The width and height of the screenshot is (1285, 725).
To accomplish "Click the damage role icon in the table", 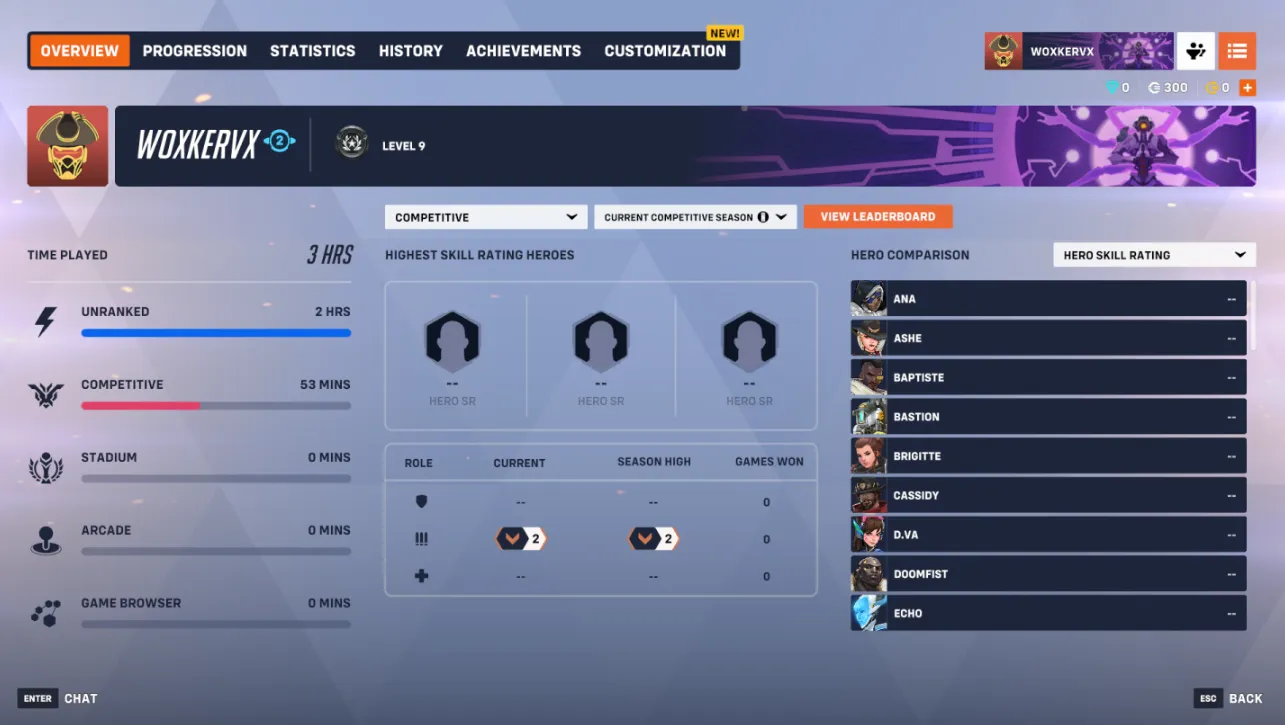I will 421,538.
